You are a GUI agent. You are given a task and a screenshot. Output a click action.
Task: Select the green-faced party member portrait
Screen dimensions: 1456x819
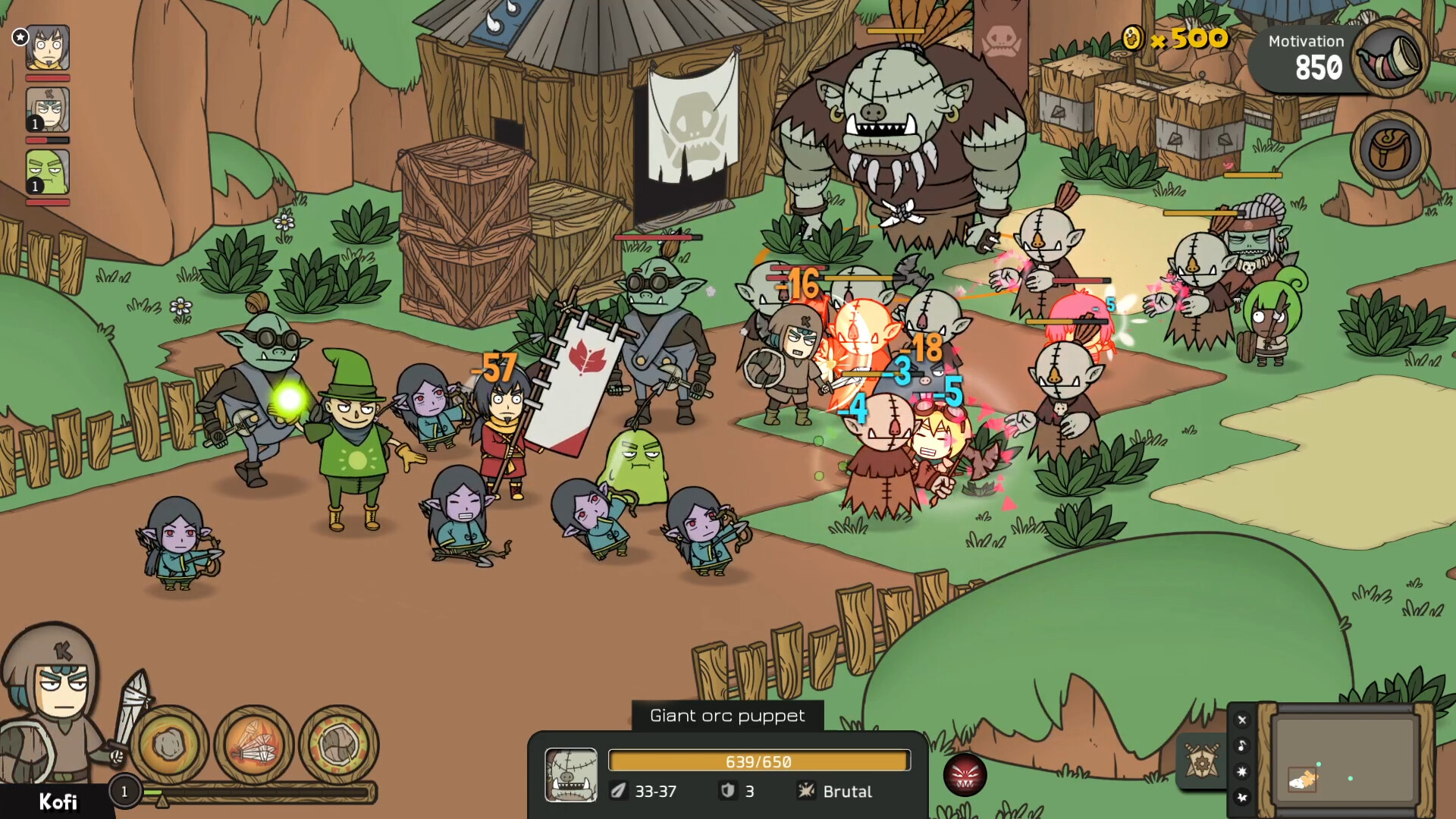coord(47,173)
